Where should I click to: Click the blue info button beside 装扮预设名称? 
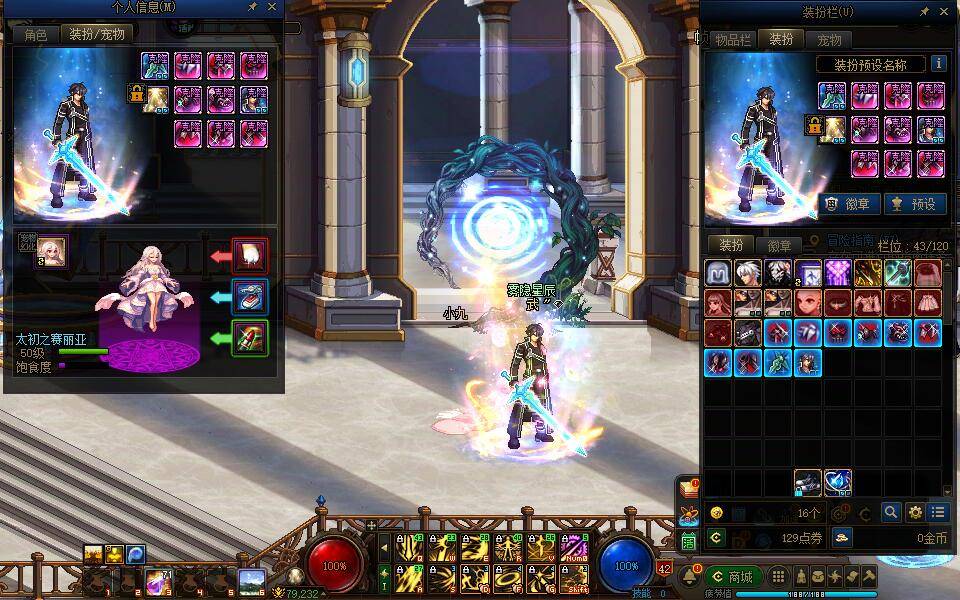(x=938, y=64)
